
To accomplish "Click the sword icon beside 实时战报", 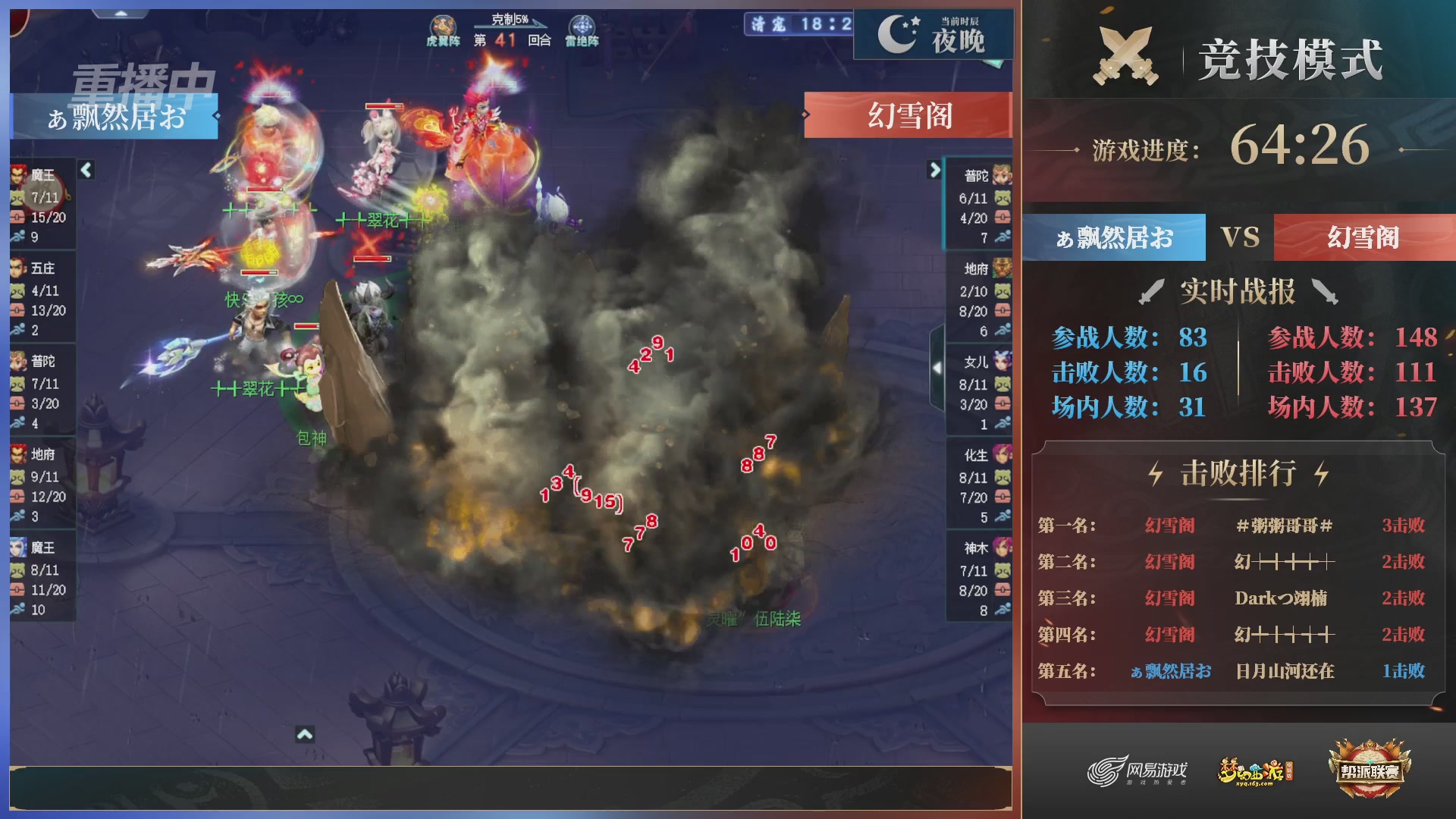I will pyautogui.click(x=1150, y=290).
